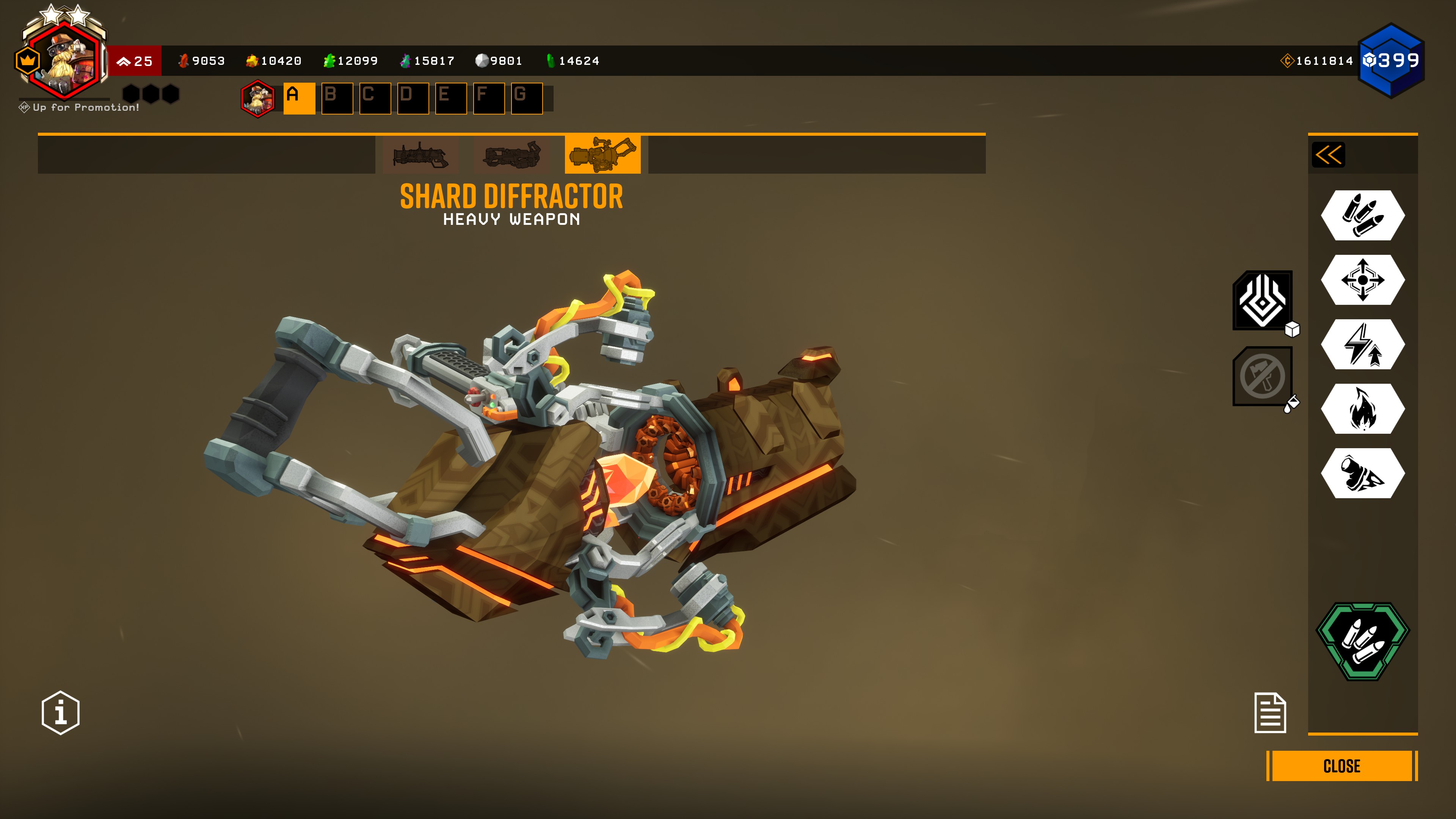
Task: Open the weapon framework skin slot
Action: point(1263,301)
